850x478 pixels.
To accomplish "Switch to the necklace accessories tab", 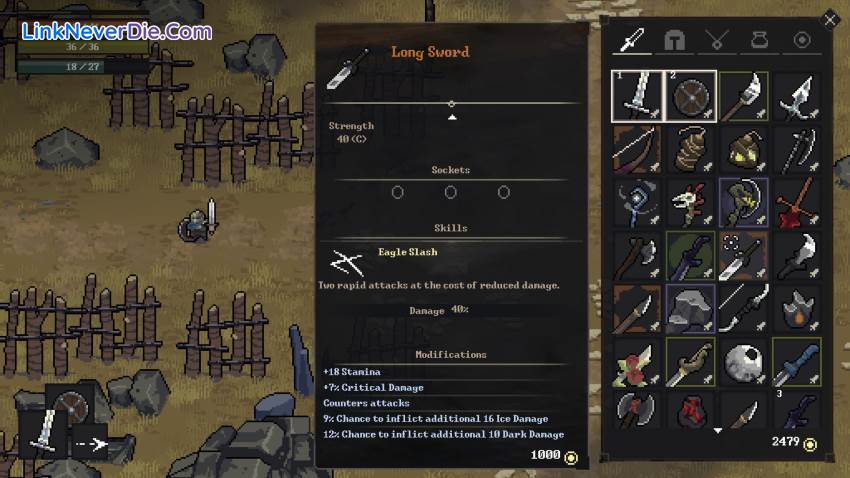I will 716,40.
